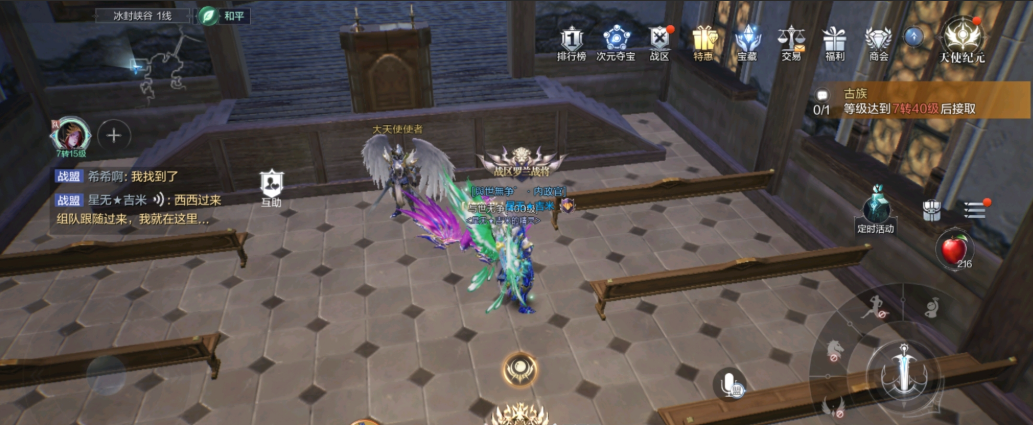Open the 宝藏 treasure icon
The image size is (1033, 425).
747,42
